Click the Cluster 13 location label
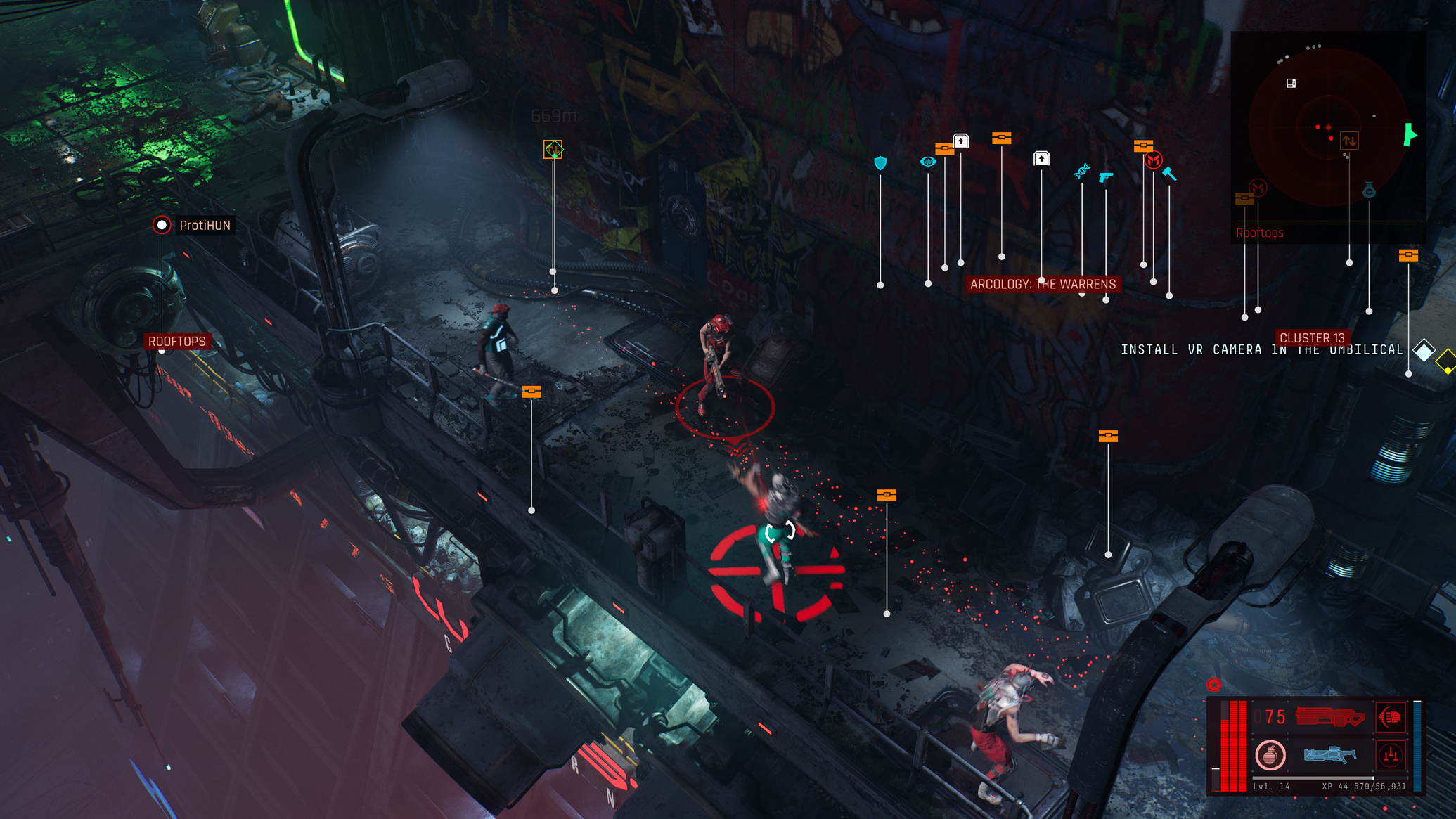The image size is (1456, 819). tap(1312, 338)
